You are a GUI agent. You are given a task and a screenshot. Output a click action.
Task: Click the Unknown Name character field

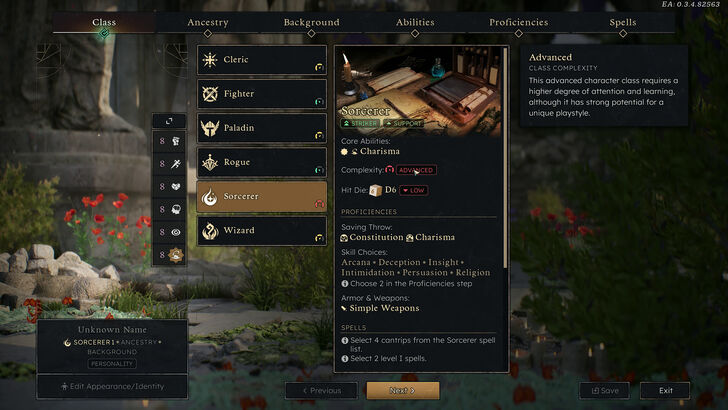click(112, 330)
